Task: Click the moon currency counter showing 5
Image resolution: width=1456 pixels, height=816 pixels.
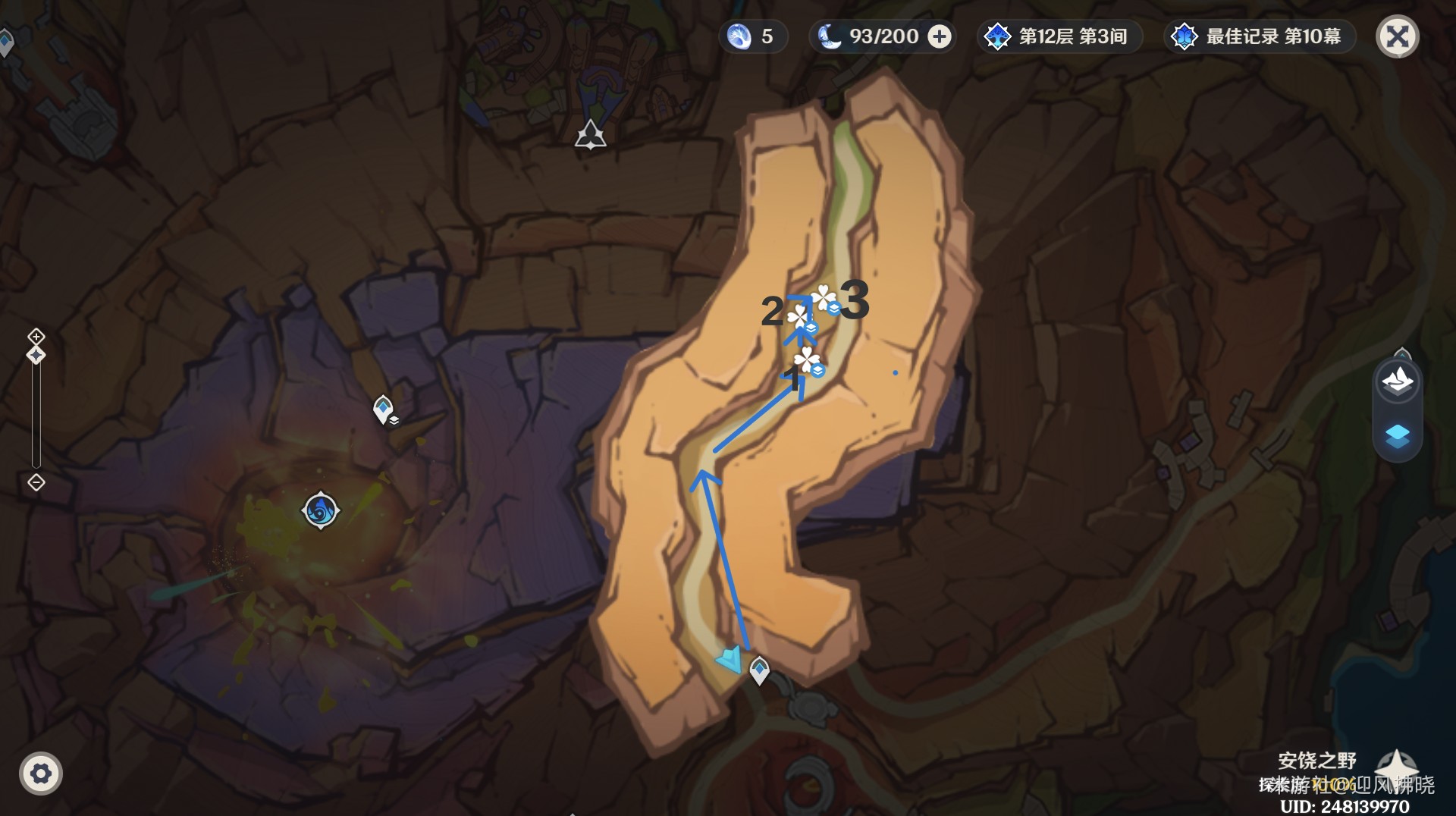Action: tap(752, 36)
